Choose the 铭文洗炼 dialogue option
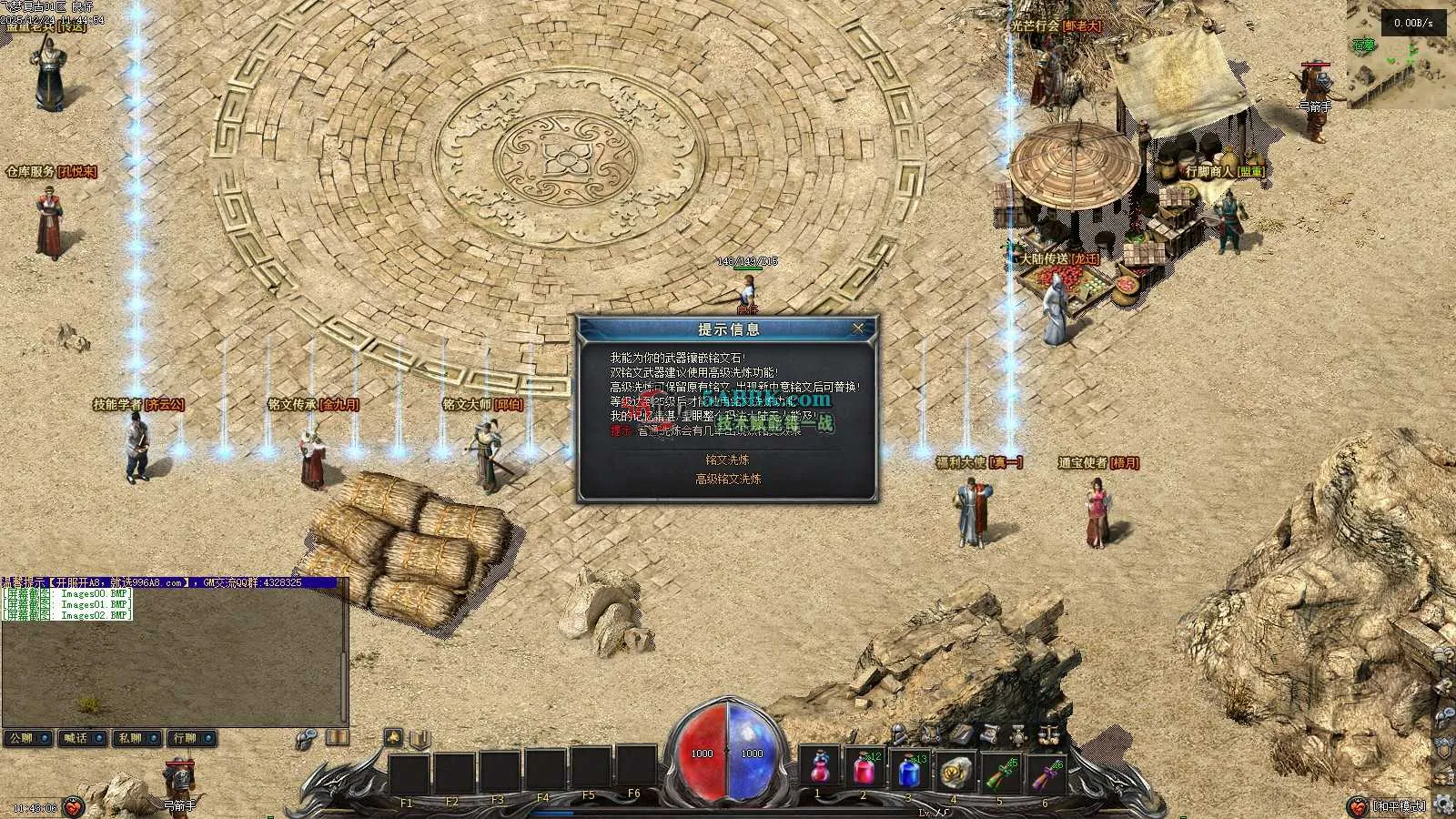 pos(727,460)
